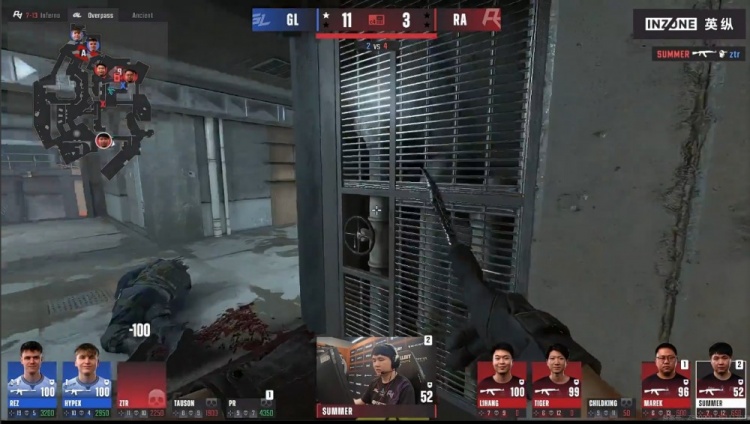This screenshot has height=424, width=750.
Task: Select HYPEX's player card
Action: (86, 389)
